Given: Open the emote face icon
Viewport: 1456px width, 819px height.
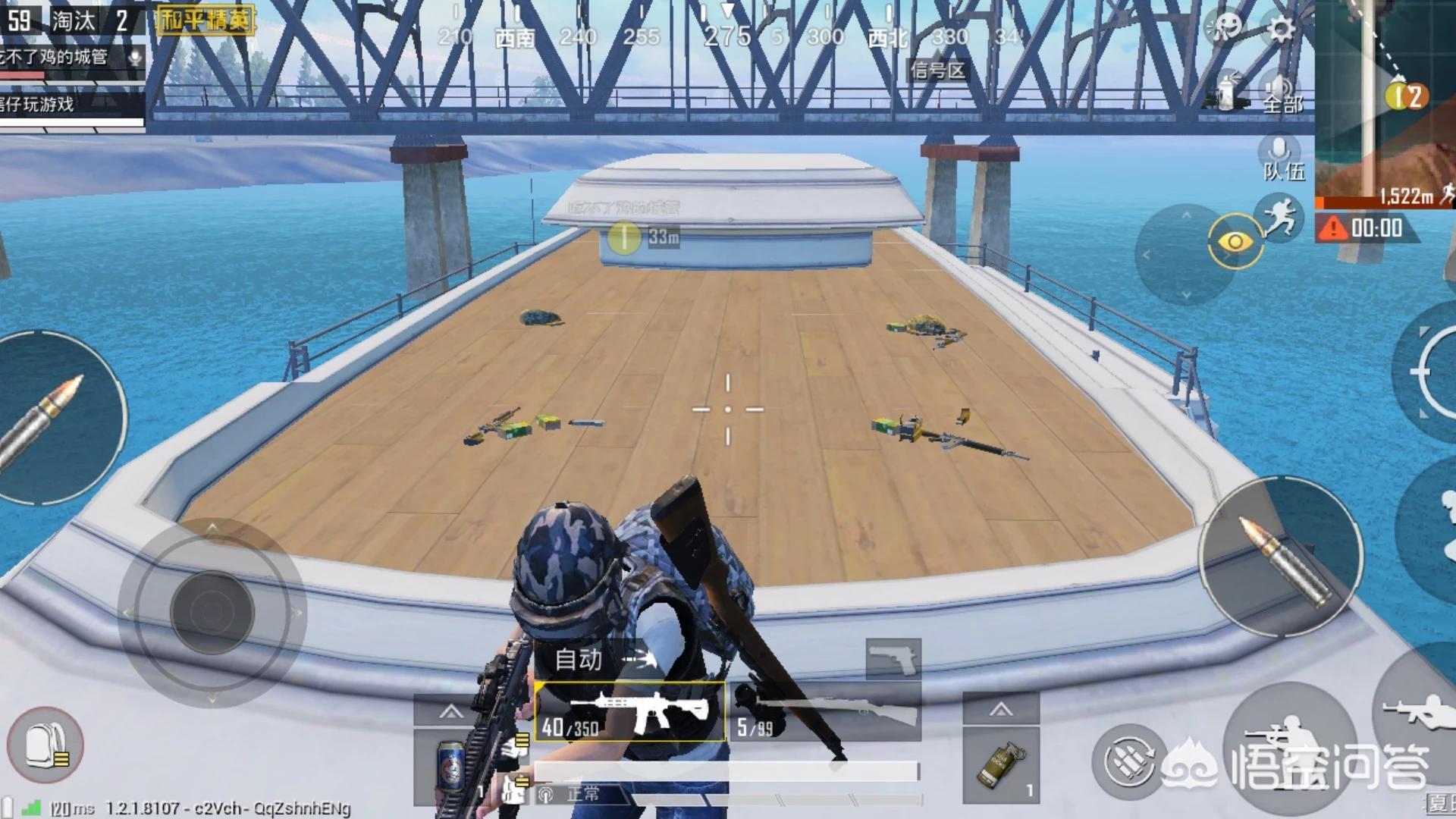Looking at the screenshot, I should click(x=1225, y=28).
